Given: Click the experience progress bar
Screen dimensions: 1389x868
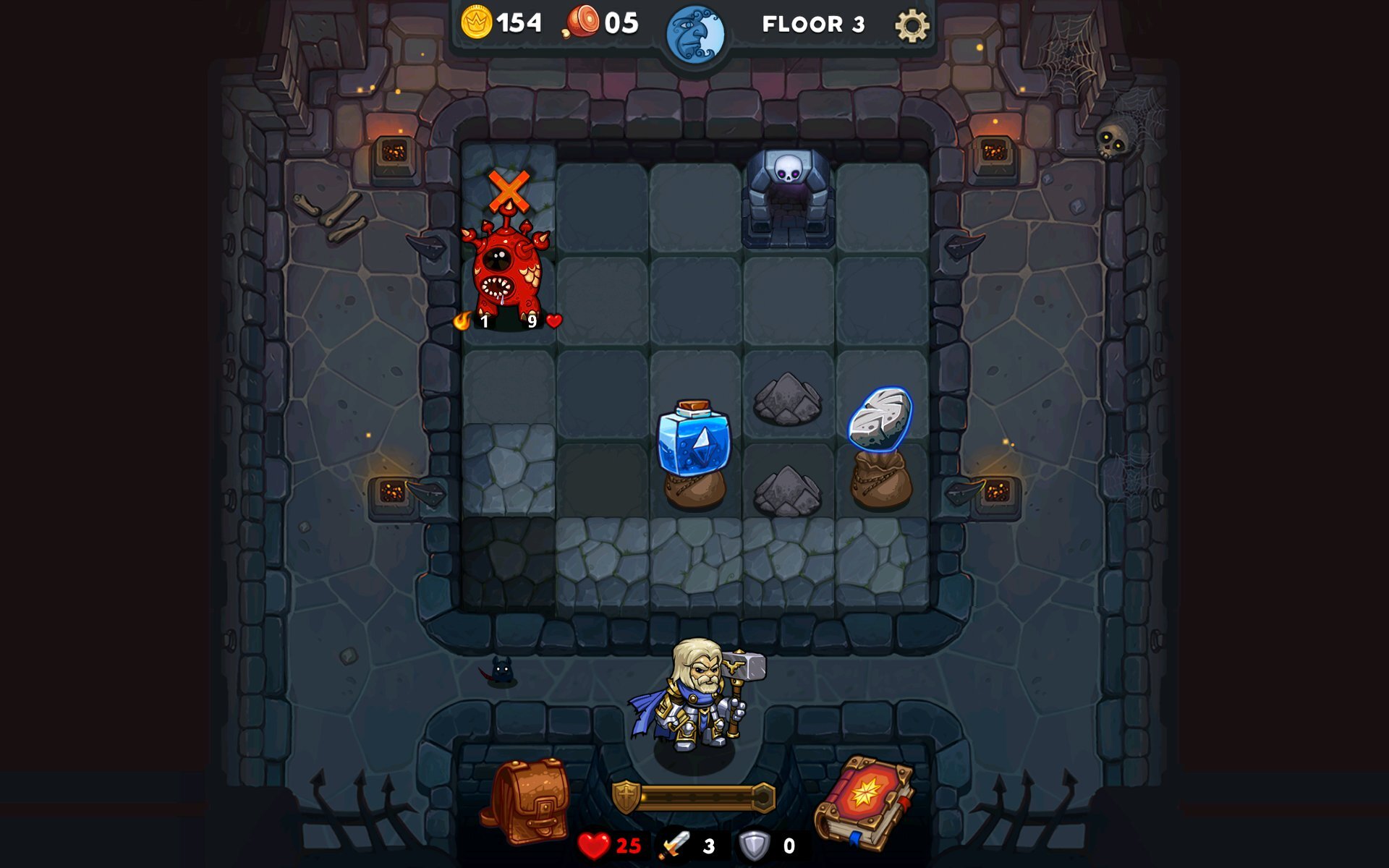Looking at the screenshot, I should [697, 796].
